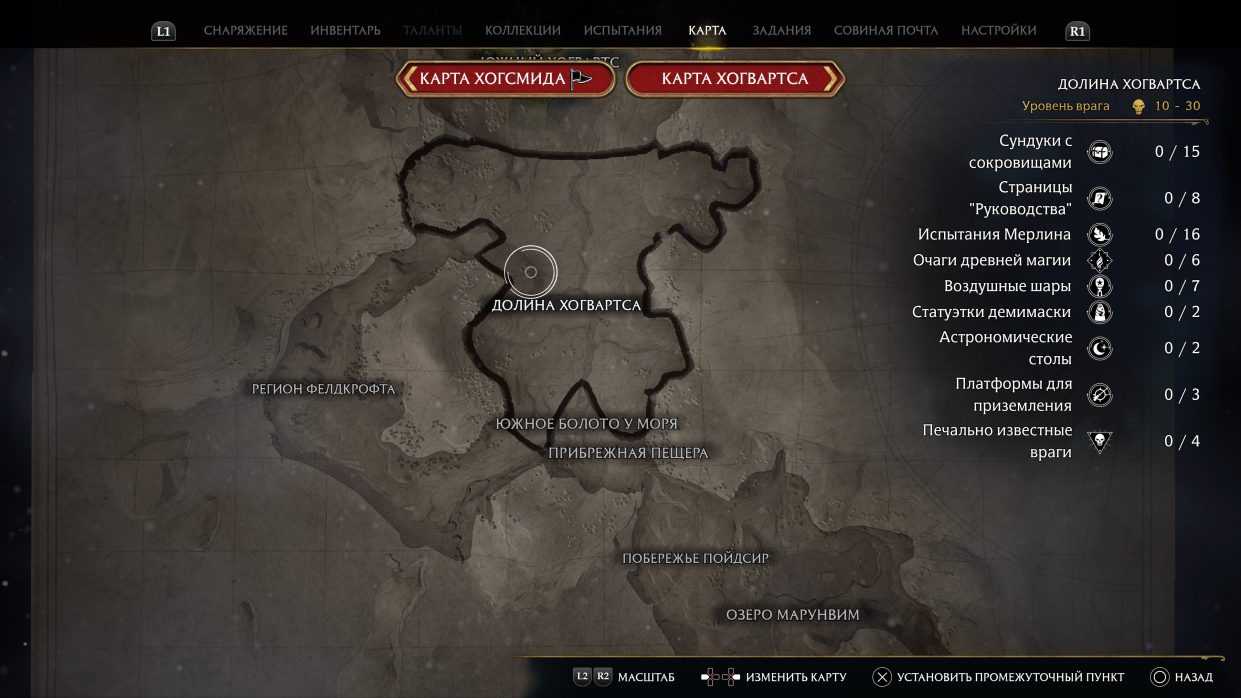The width and height of the screenshot is (1241, 698).
Task: Switch to the Инвентарь tab
Action: point(345,31)
